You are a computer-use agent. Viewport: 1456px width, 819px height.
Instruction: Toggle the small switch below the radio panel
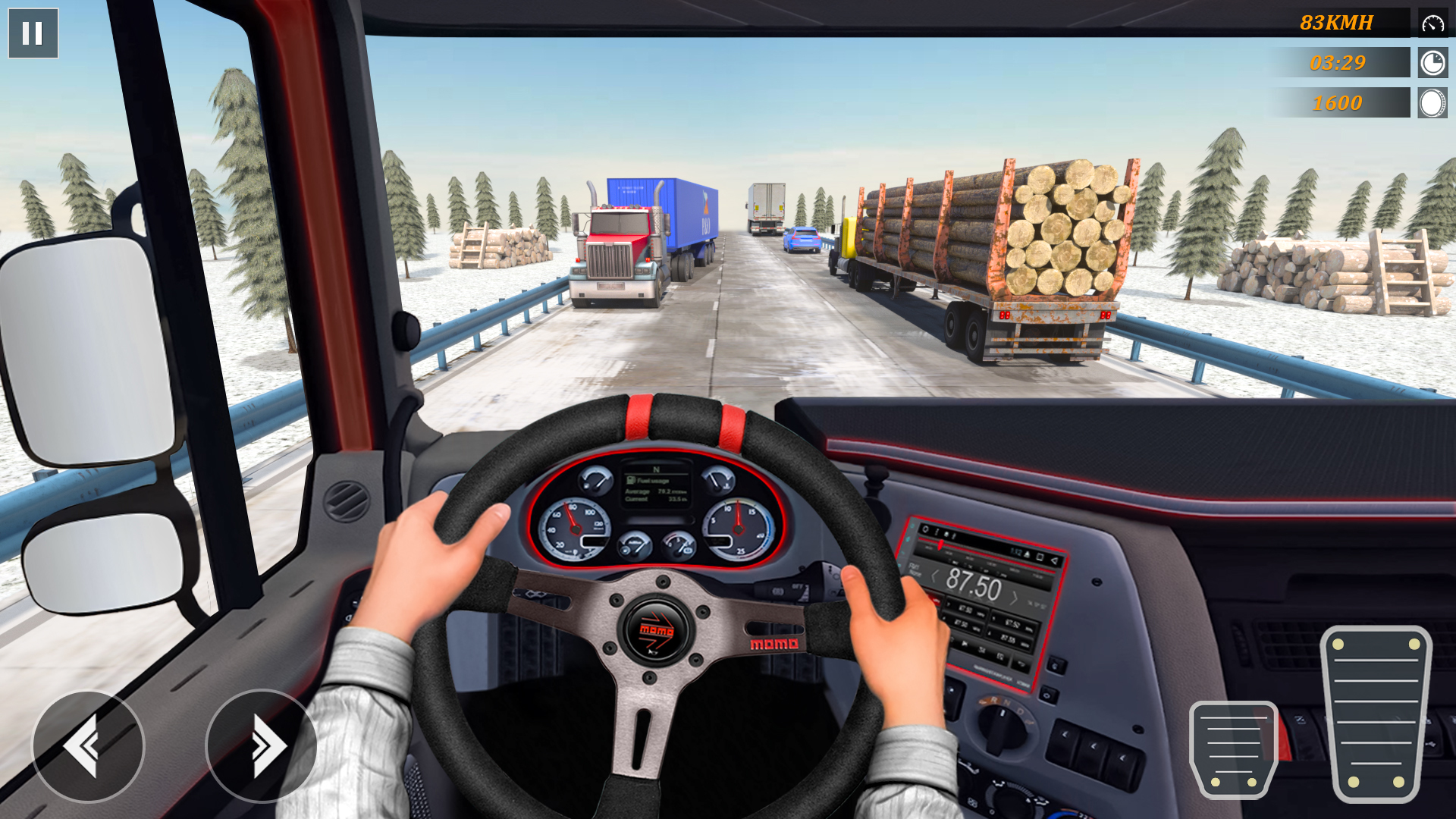coord(1048,695)
